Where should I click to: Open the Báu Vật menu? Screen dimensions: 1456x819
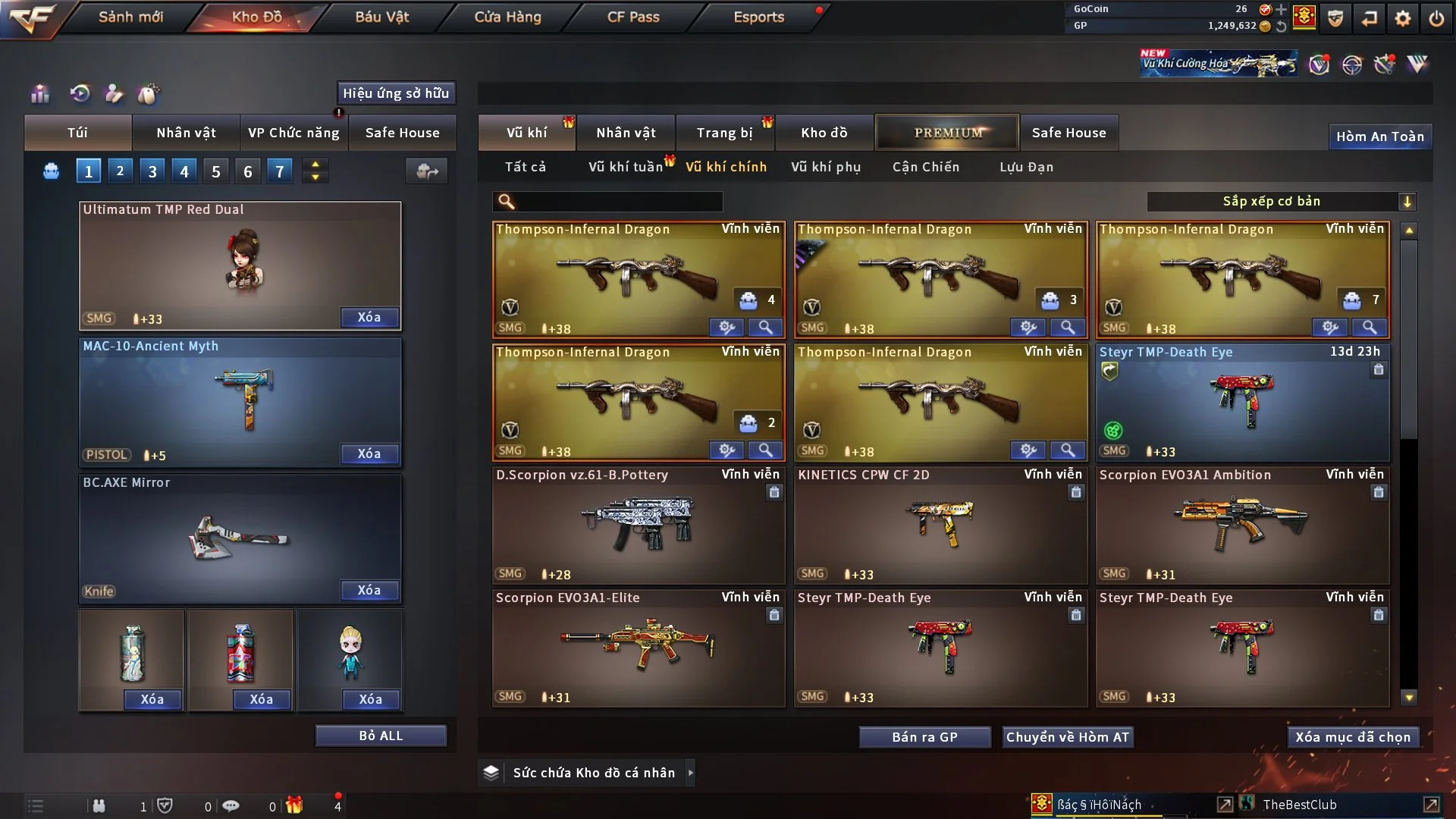(382, 17)
